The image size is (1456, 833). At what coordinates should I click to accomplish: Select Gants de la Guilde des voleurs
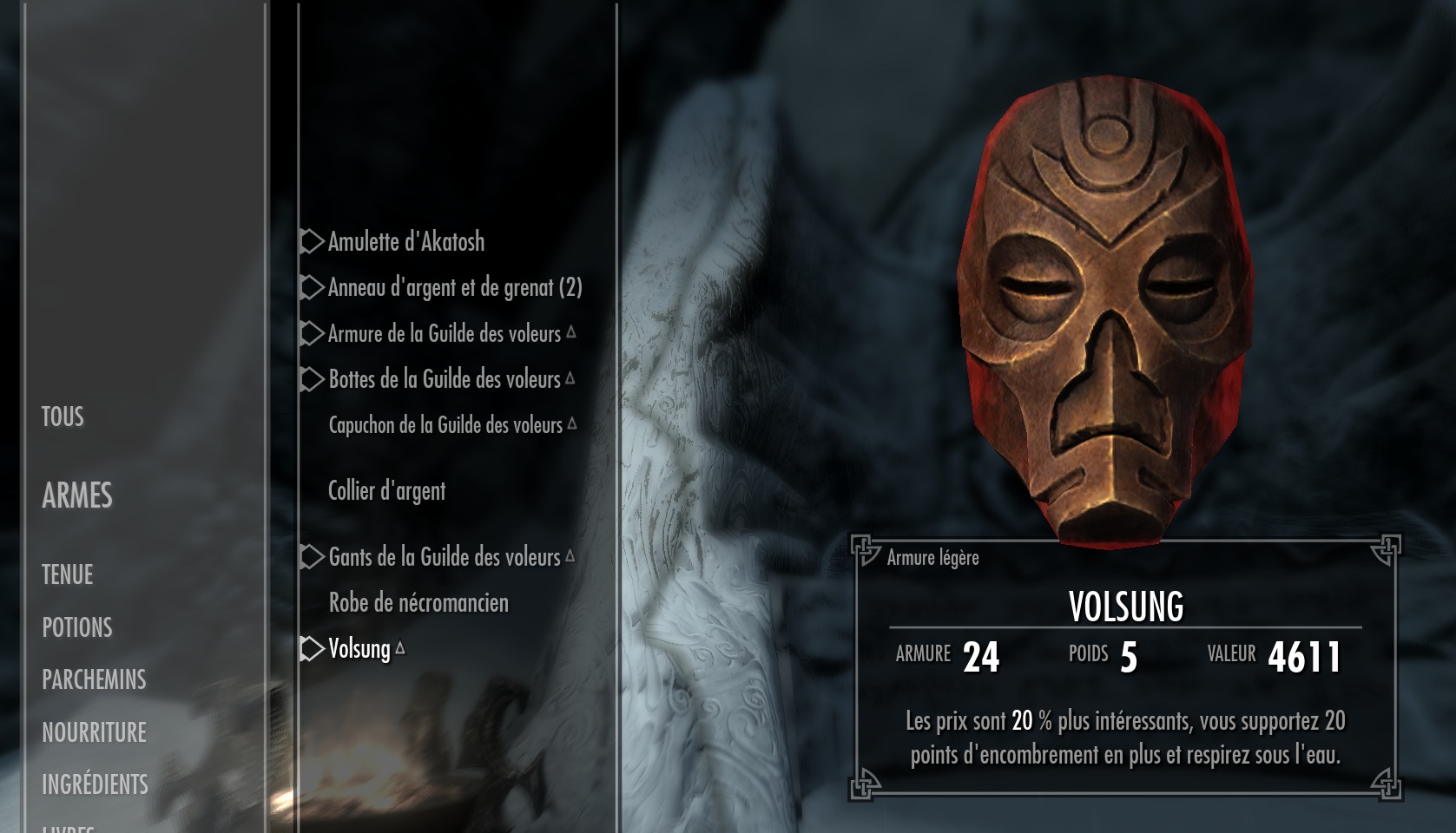444,557
